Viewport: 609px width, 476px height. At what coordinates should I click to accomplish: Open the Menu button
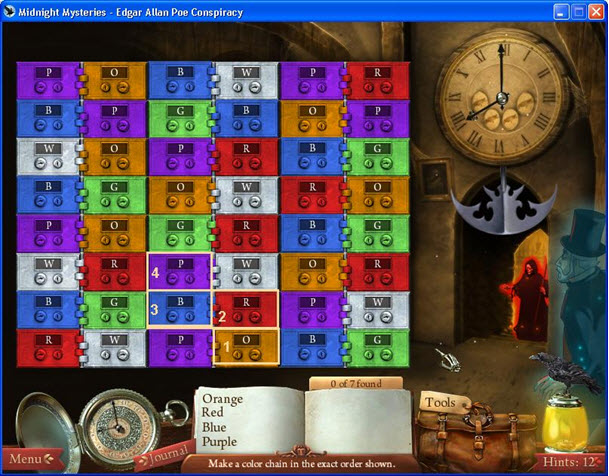[26, 459]
